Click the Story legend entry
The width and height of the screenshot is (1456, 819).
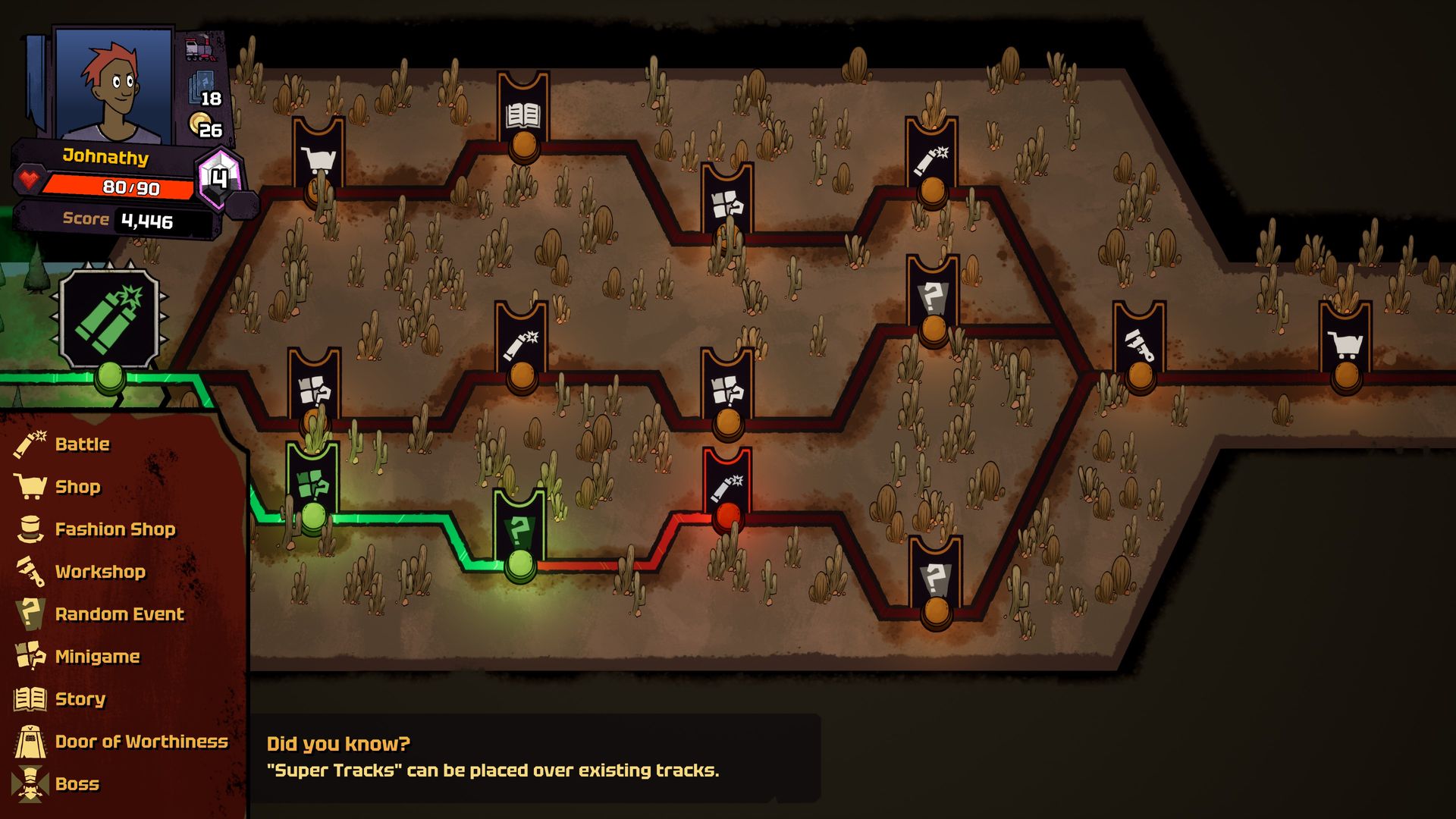coord(80,699)
